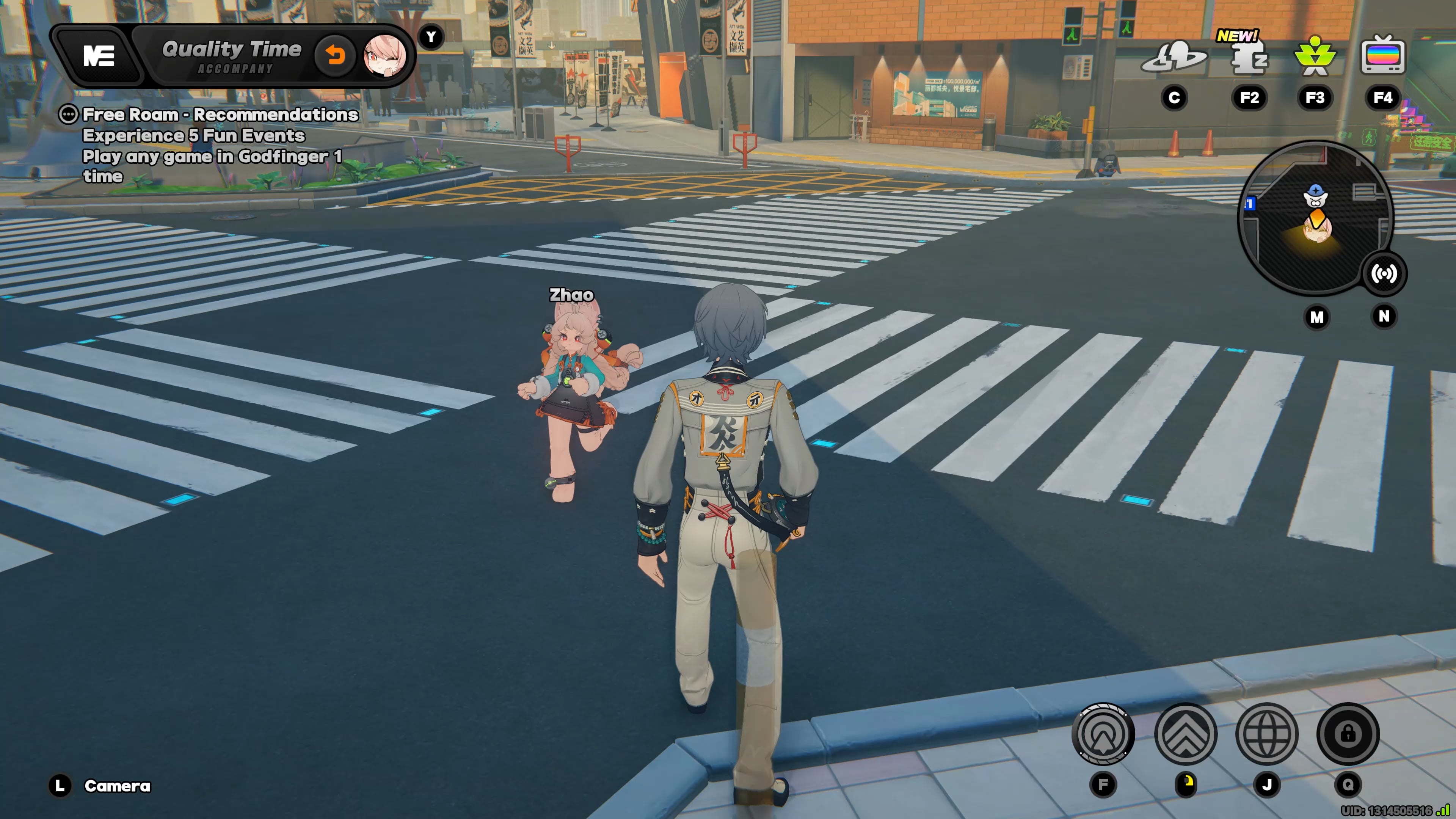
Task: Open the Free Roam Recommendations quest tracker
Action: (x=220, y=115)
